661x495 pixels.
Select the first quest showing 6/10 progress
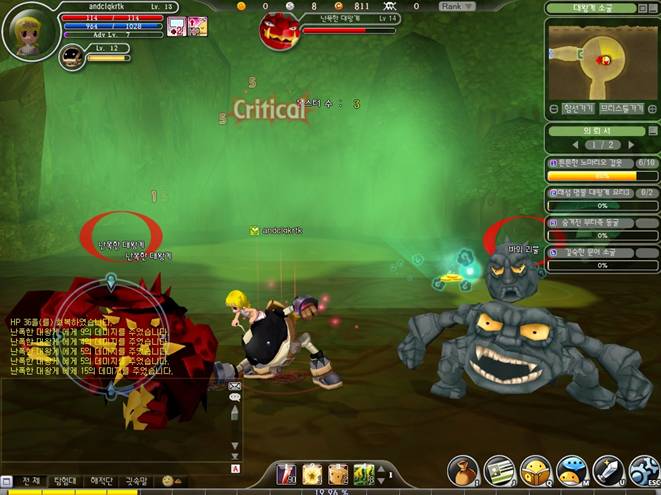point(602,162)
